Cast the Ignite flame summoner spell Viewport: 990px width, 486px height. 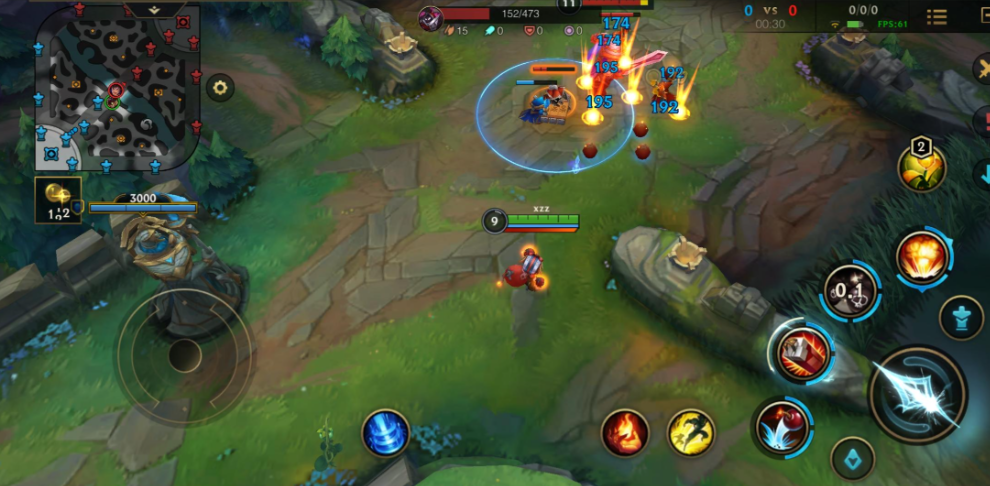click(625, 433)
